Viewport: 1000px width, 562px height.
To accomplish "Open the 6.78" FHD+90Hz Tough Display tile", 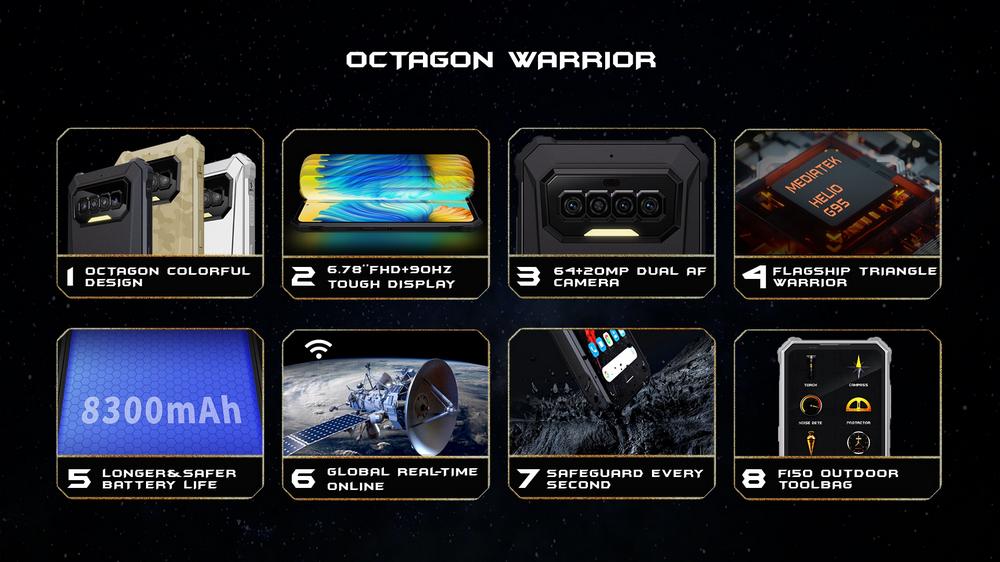I will (386, 213).
